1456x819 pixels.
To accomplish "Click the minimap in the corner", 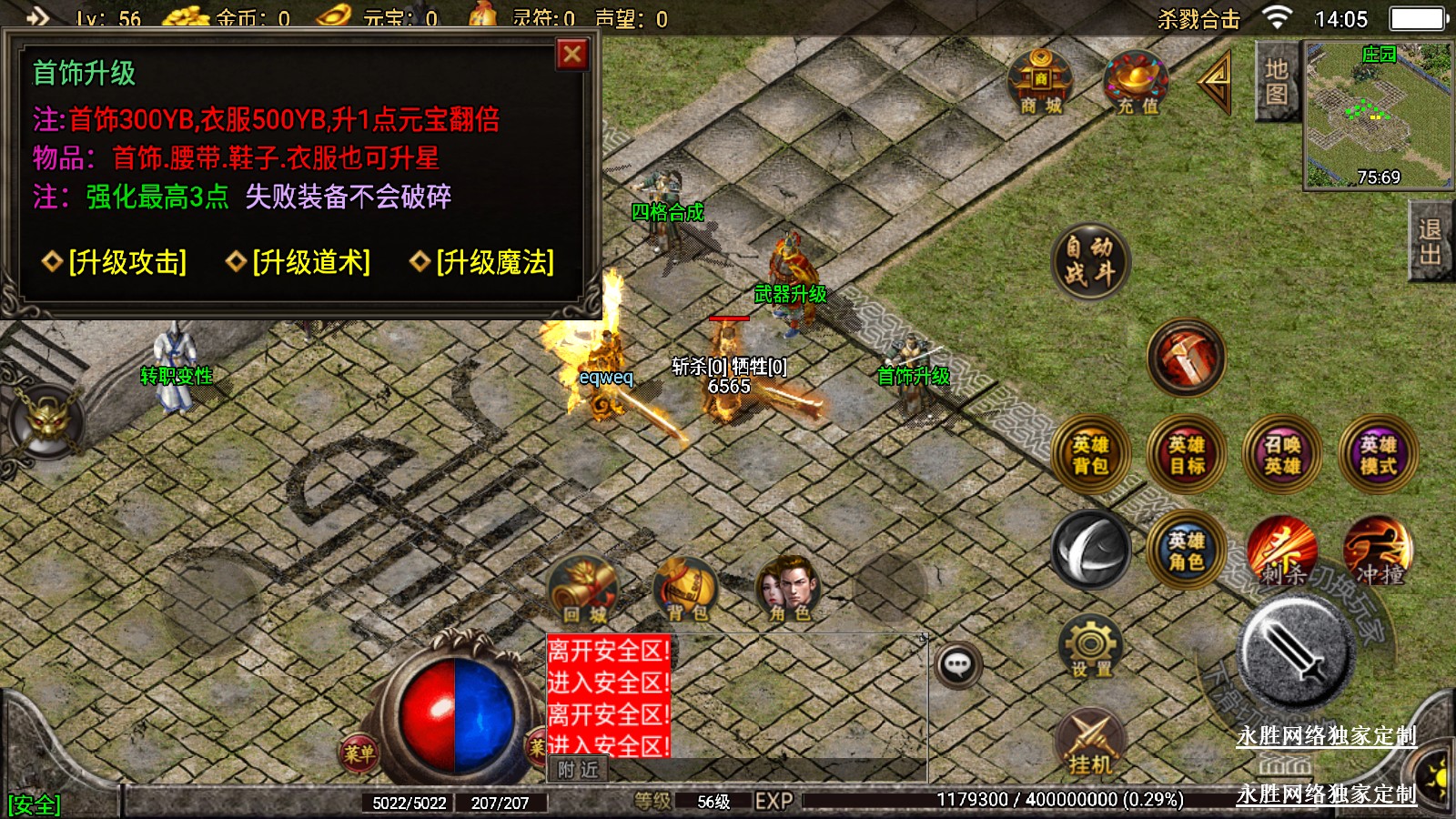I will [1378, 115].
